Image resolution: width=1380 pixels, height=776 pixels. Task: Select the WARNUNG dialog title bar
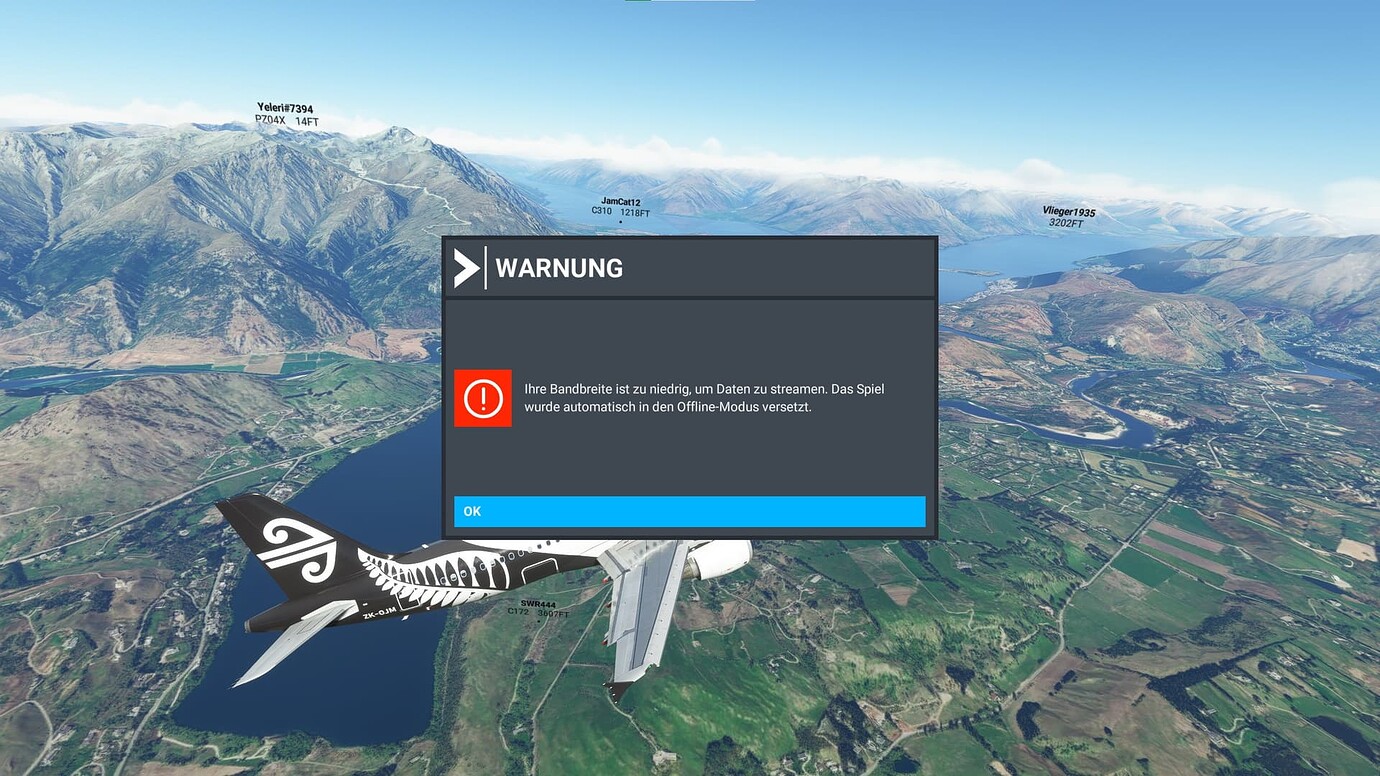pos(689,267)
